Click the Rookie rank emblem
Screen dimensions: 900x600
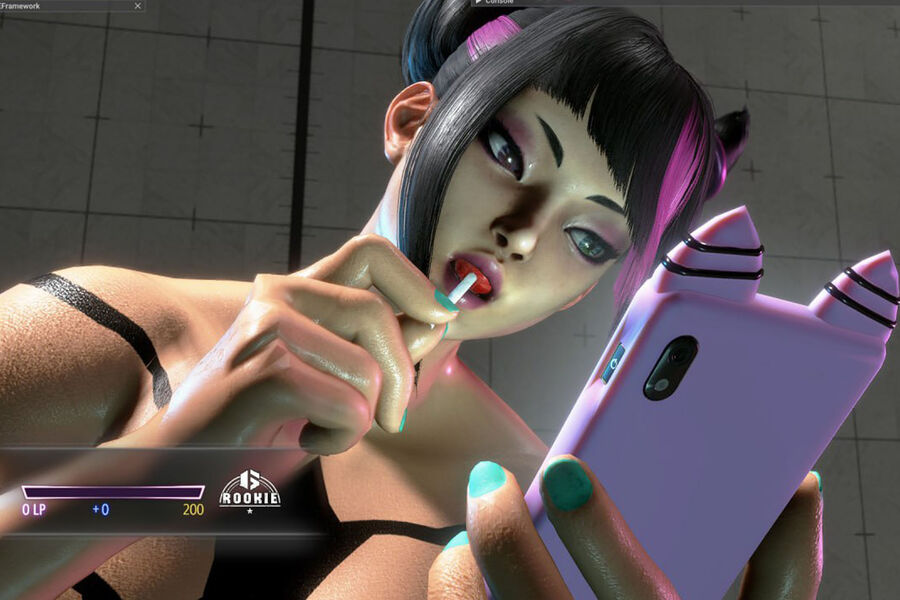[x=249, y=489]
